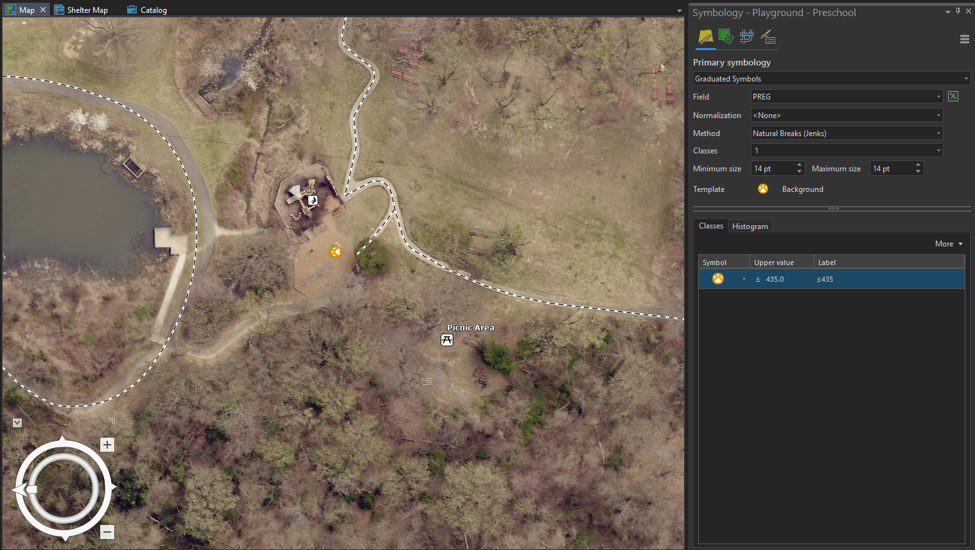Image resolution: width=975 pixels, height=550 pixels.
Task: Click the orange Template symbol icon
Action: pos(763,189)
